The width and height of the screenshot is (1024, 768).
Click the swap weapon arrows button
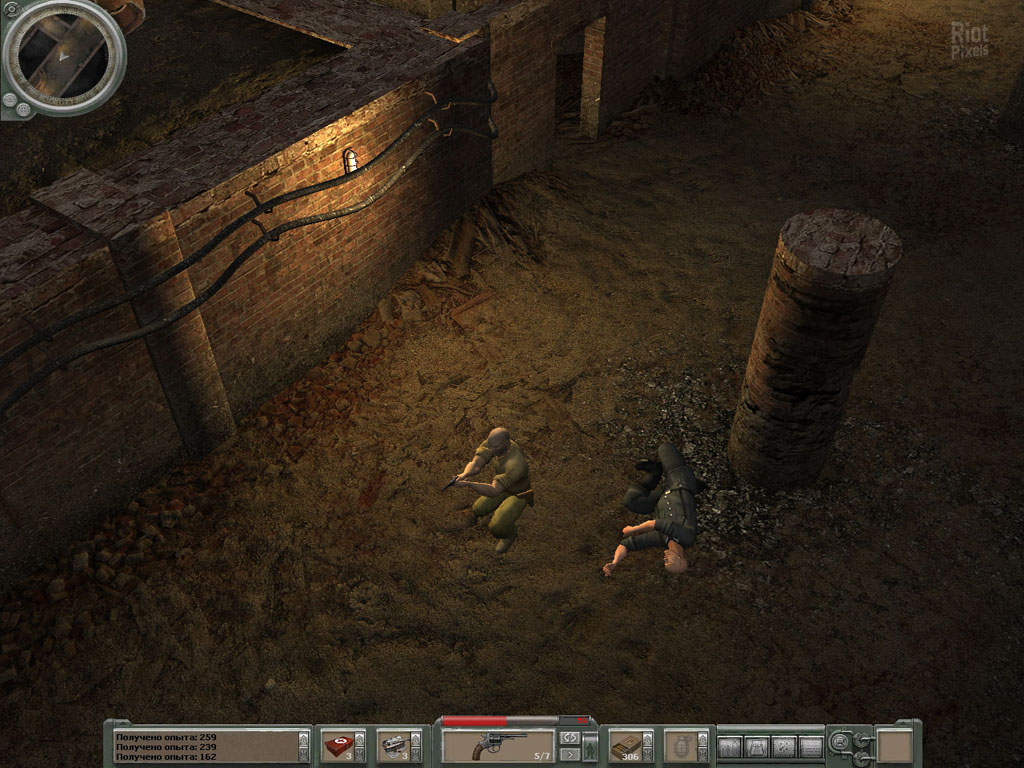tap(569, 738)
